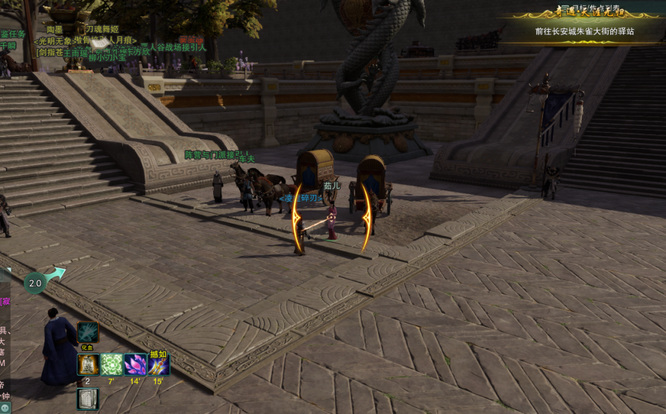Viewport: 666px width, 414px height.
Task: Activate the teal slash skill icon
Action: coord(88,333)
